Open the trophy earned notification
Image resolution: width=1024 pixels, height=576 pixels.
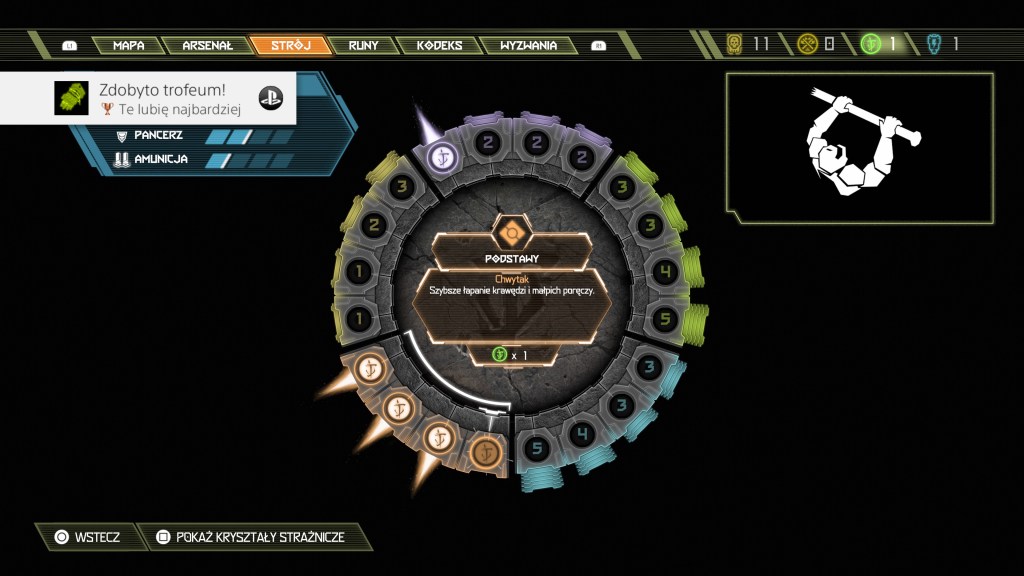coord(148,97)
